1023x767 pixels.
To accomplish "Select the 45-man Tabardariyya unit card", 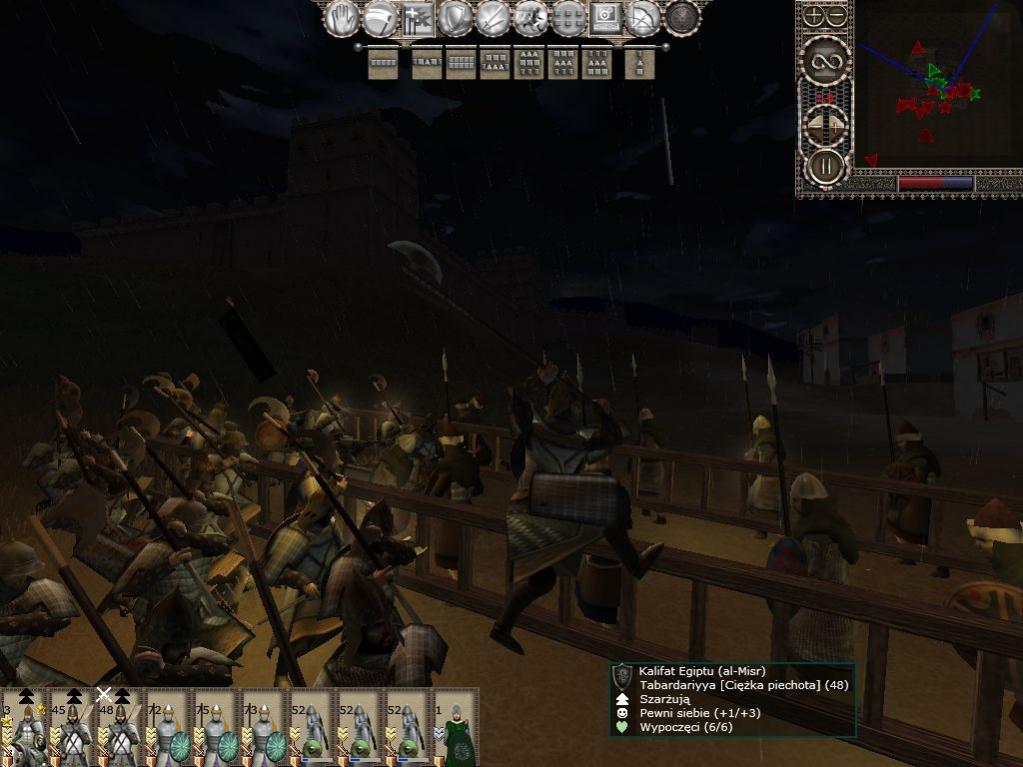I will point(73,727).
